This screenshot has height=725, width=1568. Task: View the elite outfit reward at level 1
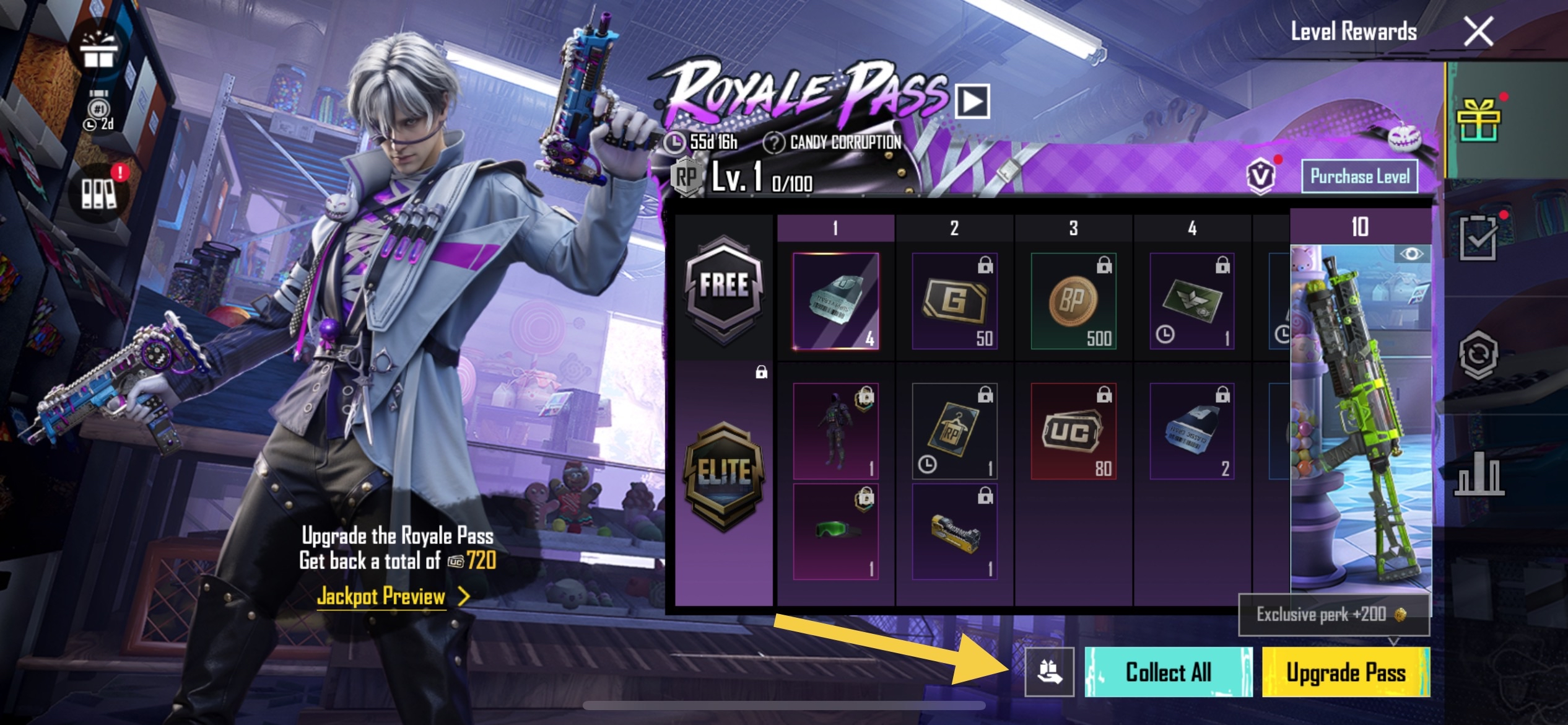tap(835, 431)
